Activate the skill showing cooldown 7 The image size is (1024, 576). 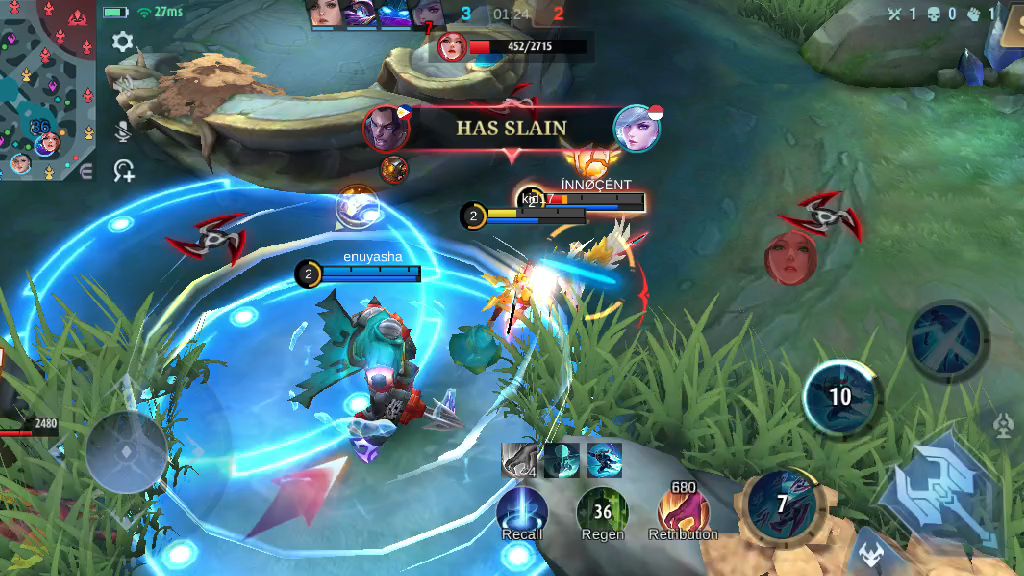click(782, 503)
